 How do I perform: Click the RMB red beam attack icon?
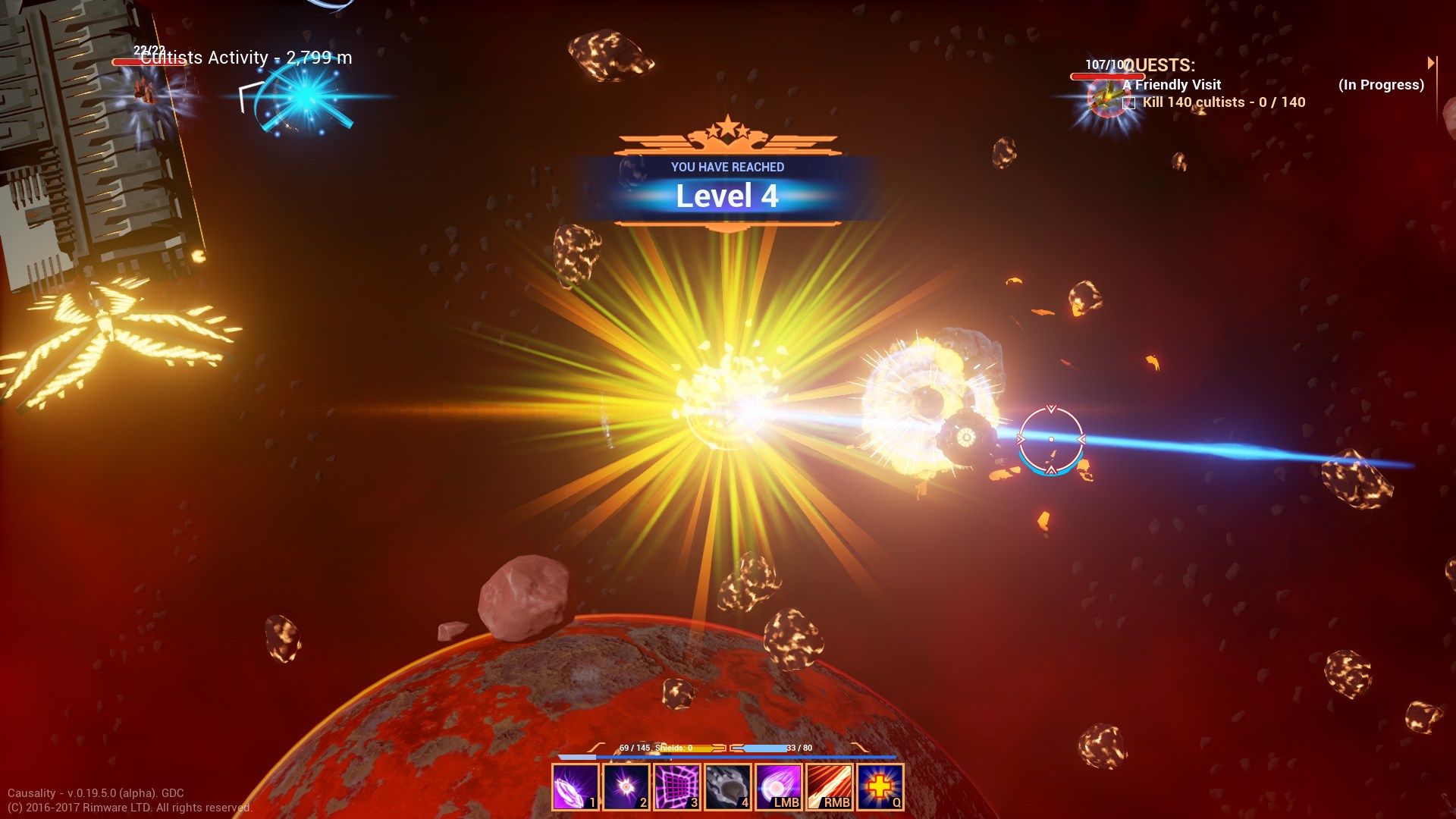(x=830, y=788)
